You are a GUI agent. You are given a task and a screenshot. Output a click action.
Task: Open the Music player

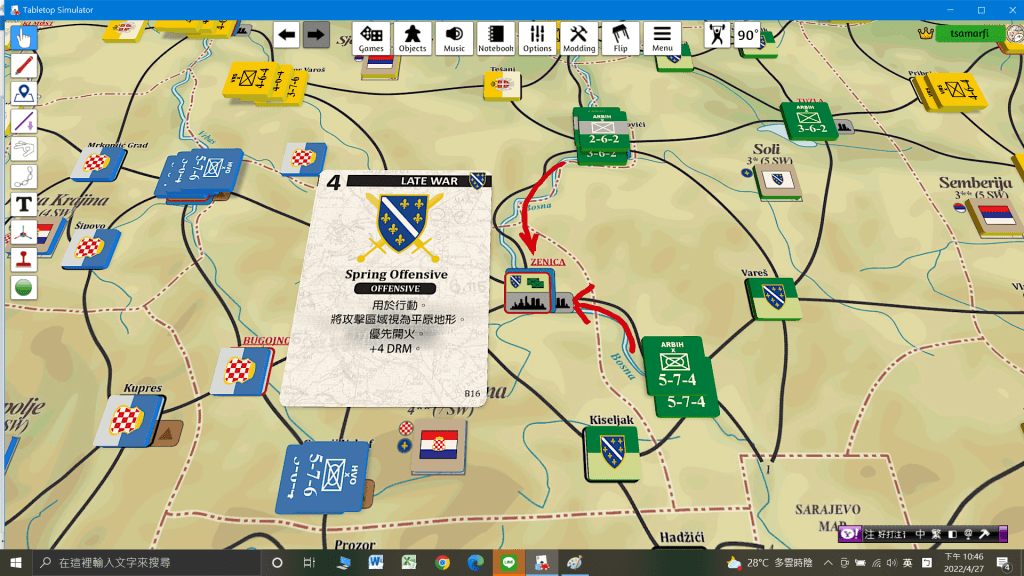[x=454, y=38]
